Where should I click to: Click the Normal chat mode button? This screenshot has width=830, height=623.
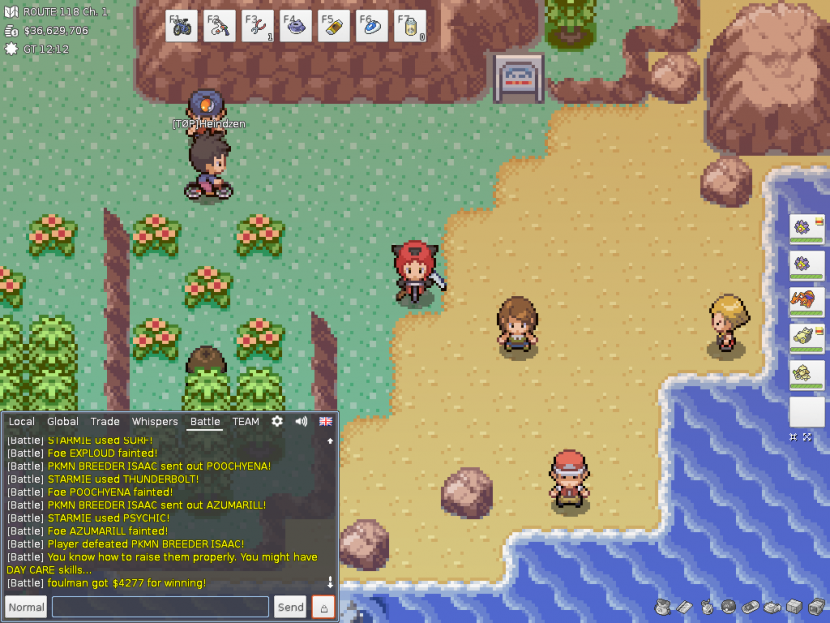tap(26, 607)
